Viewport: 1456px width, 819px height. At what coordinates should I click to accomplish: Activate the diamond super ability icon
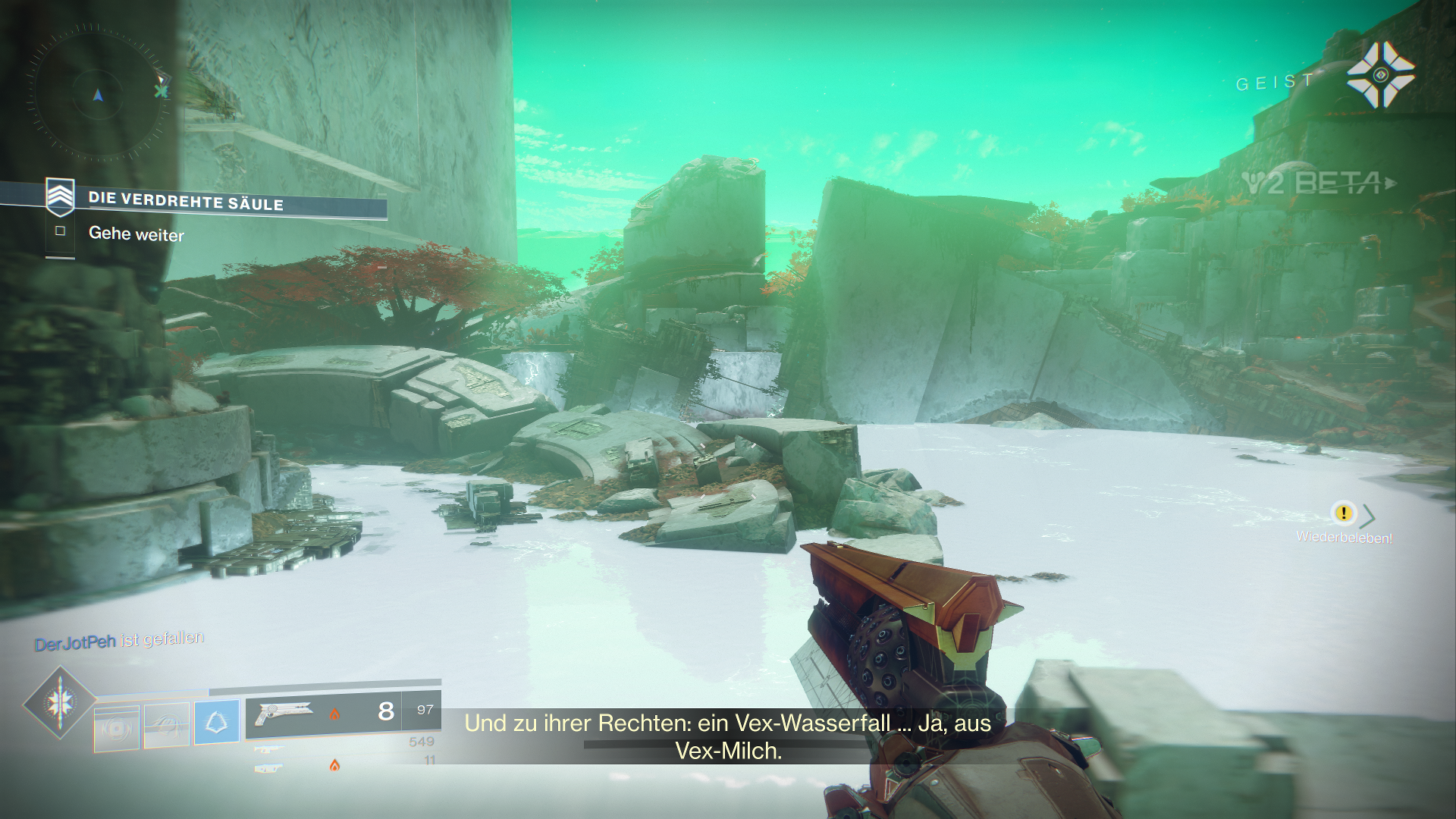(x=59, y=702)
